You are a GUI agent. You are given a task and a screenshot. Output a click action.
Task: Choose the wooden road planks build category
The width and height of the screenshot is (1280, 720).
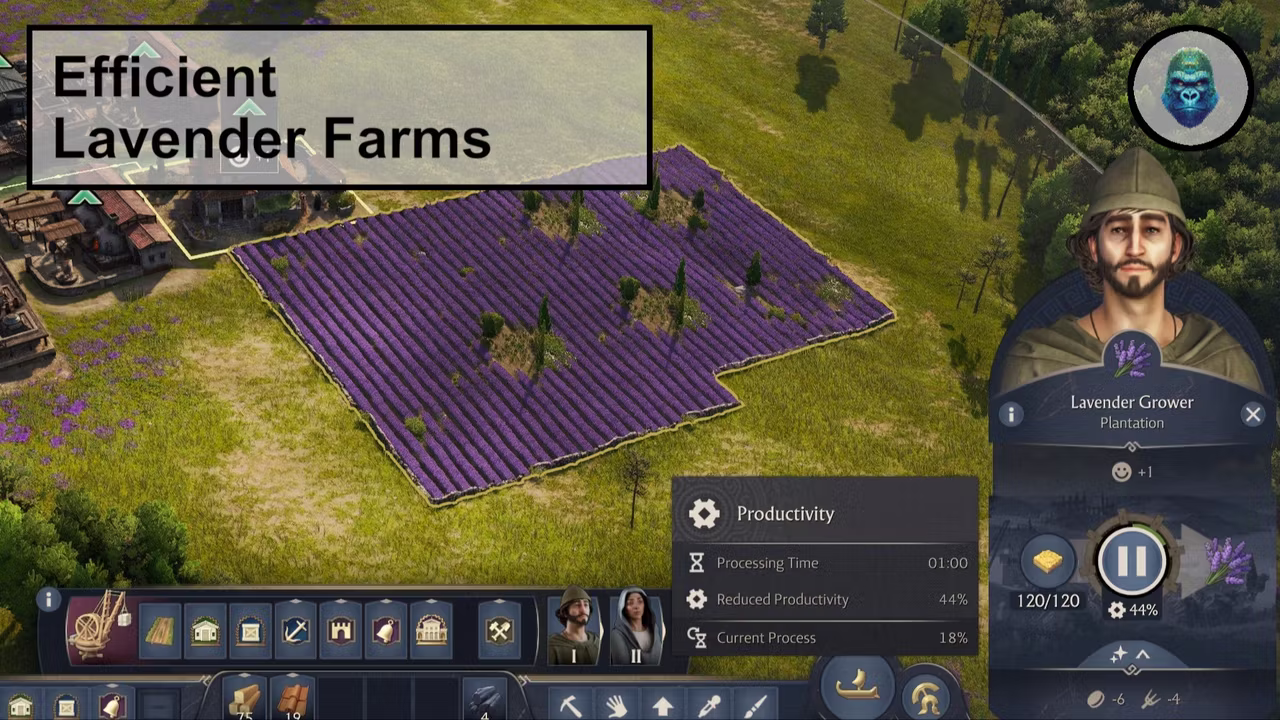(x=160, y=631)
